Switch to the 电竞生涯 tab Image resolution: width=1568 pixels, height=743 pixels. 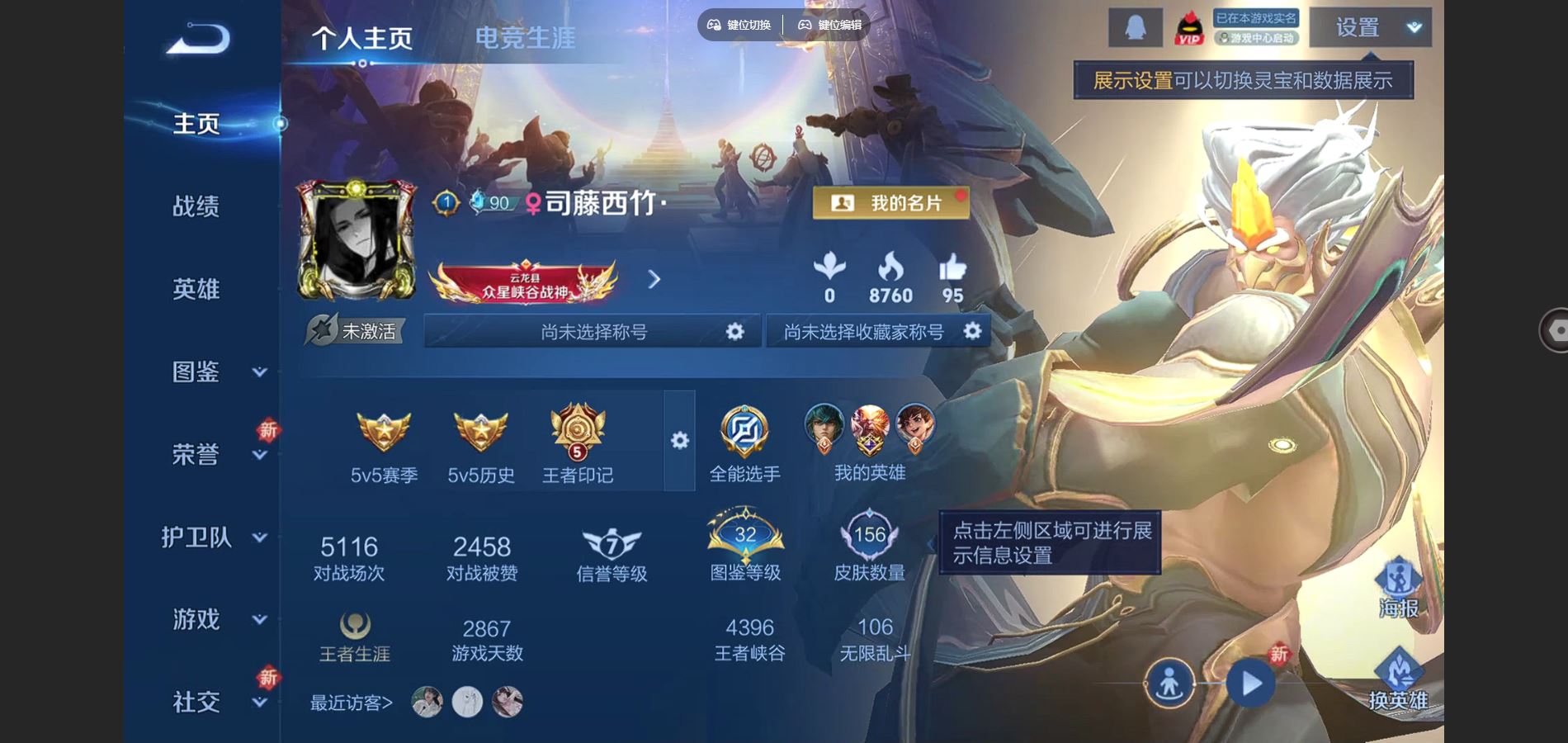point(525,36)
